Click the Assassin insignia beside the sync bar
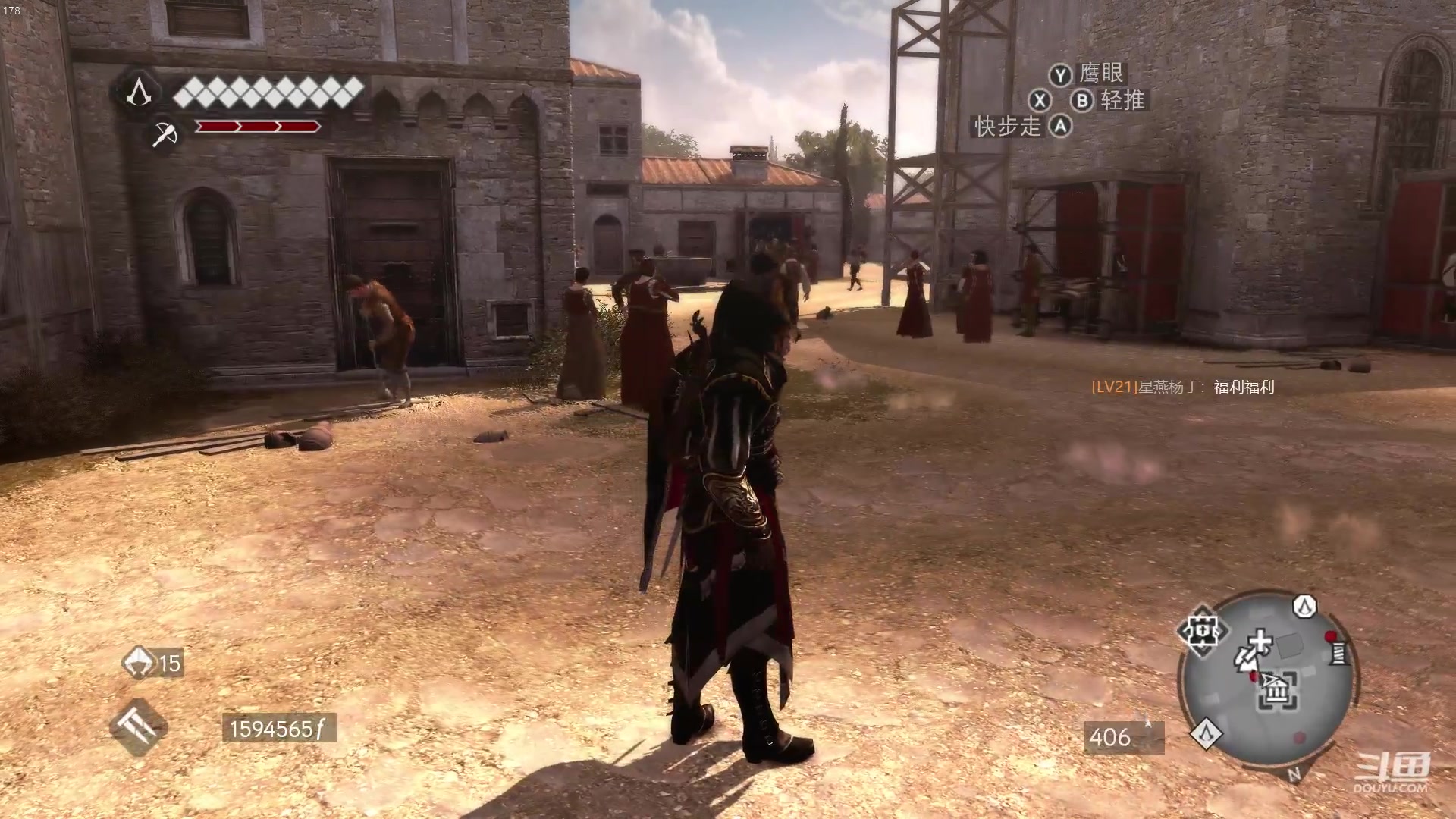Image resolution: width=1456 pixels, height=819 pixels. tap(138, 93)
